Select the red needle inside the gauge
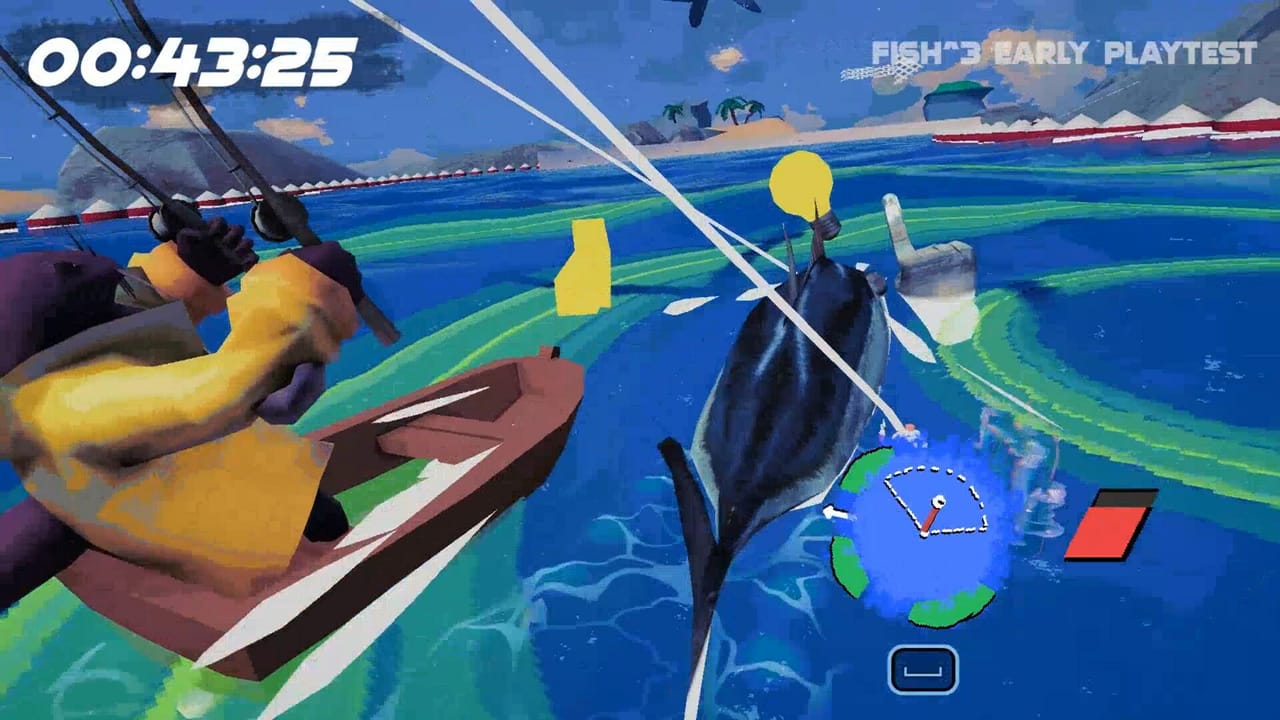This screenshot has width=1280, height=720. coord(930,517)
